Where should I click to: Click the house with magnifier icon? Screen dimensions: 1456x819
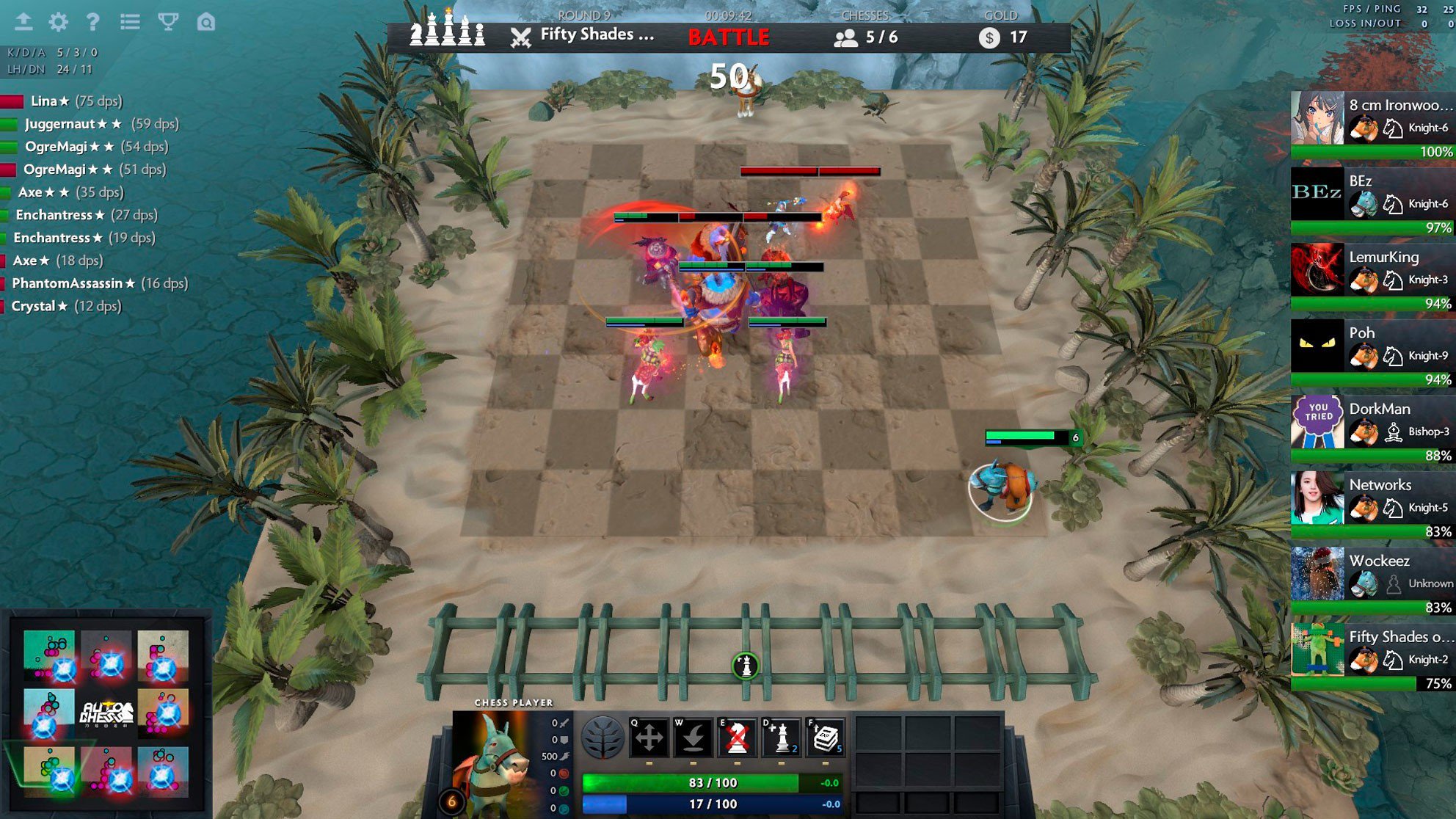pos(206,22)
